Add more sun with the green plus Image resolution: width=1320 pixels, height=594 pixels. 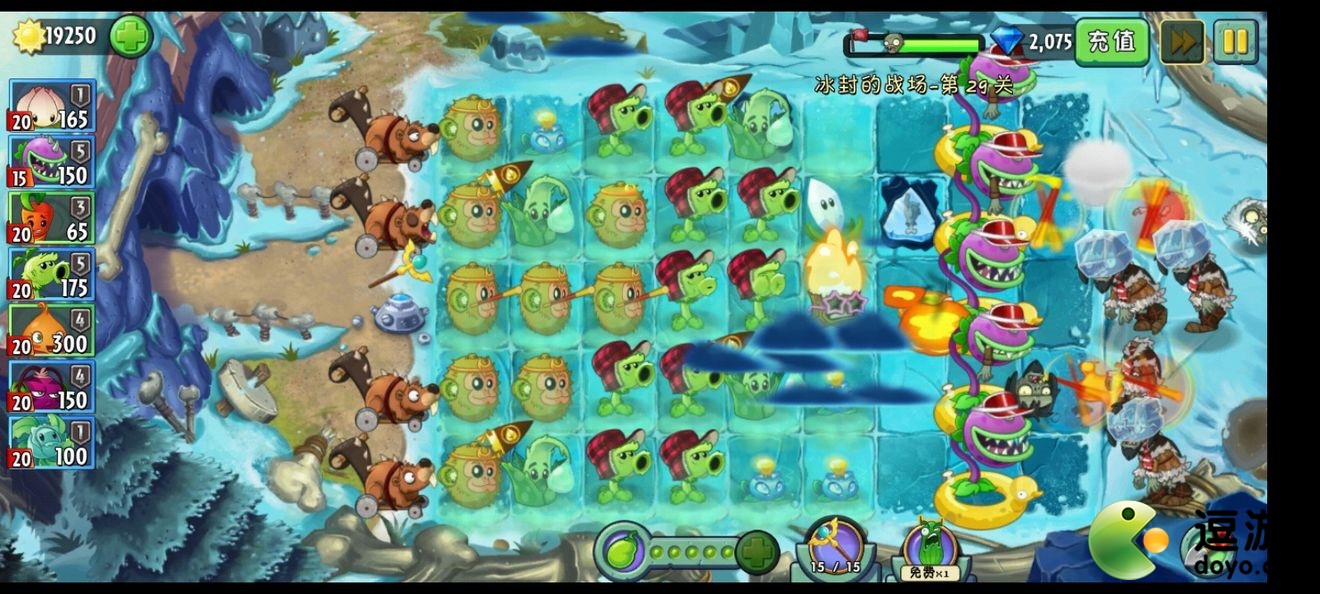tap(131, 37)
